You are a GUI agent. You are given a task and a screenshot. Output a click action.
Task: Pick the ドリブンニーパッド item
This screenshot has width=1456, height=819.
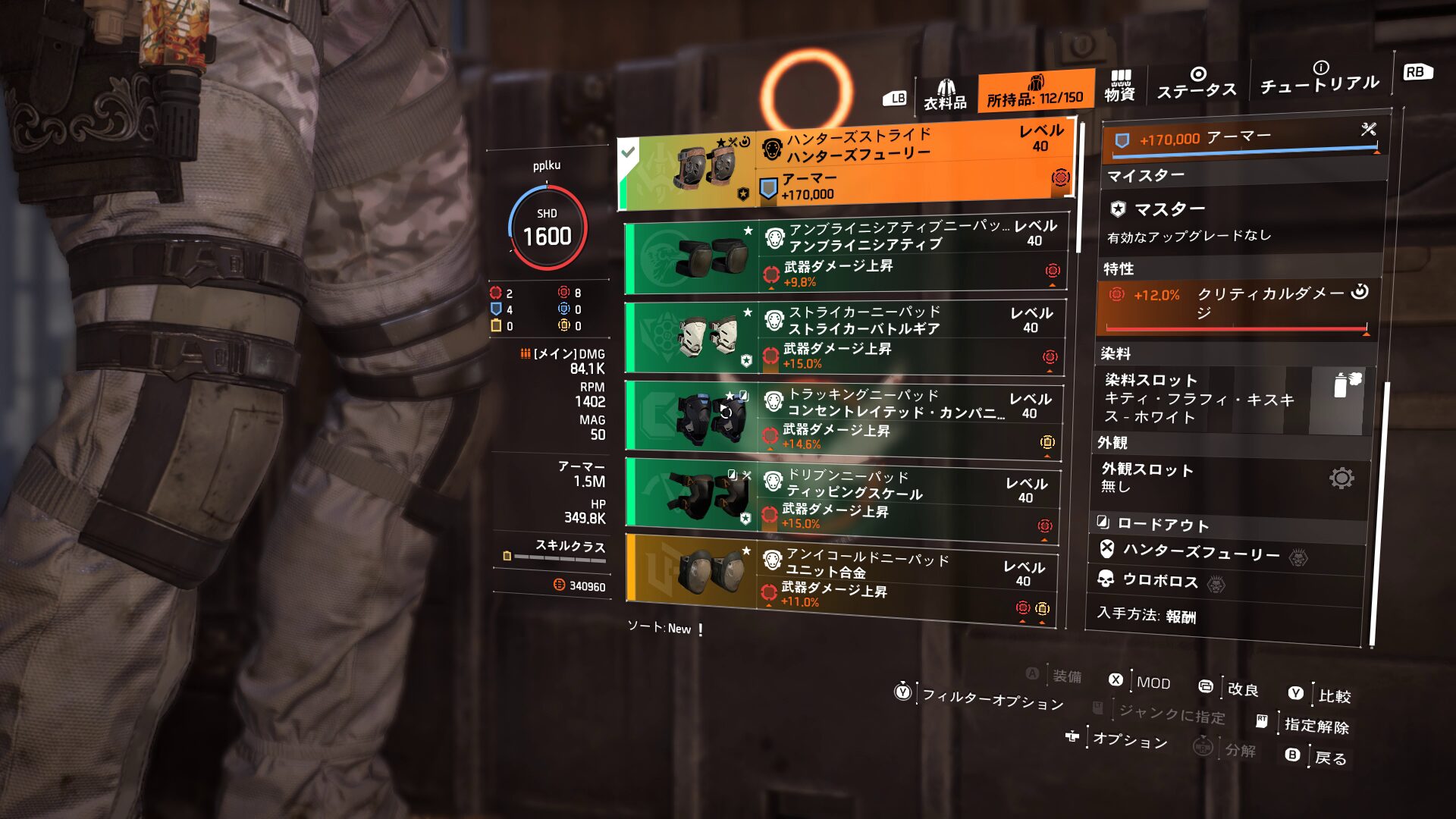842,500
